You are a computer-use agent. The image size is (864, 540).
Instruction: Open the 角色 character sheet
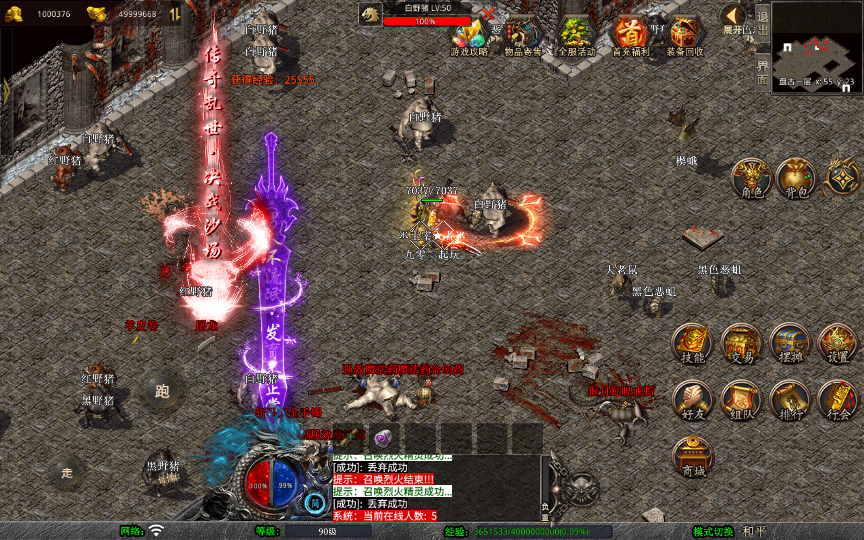pos(751,178)
